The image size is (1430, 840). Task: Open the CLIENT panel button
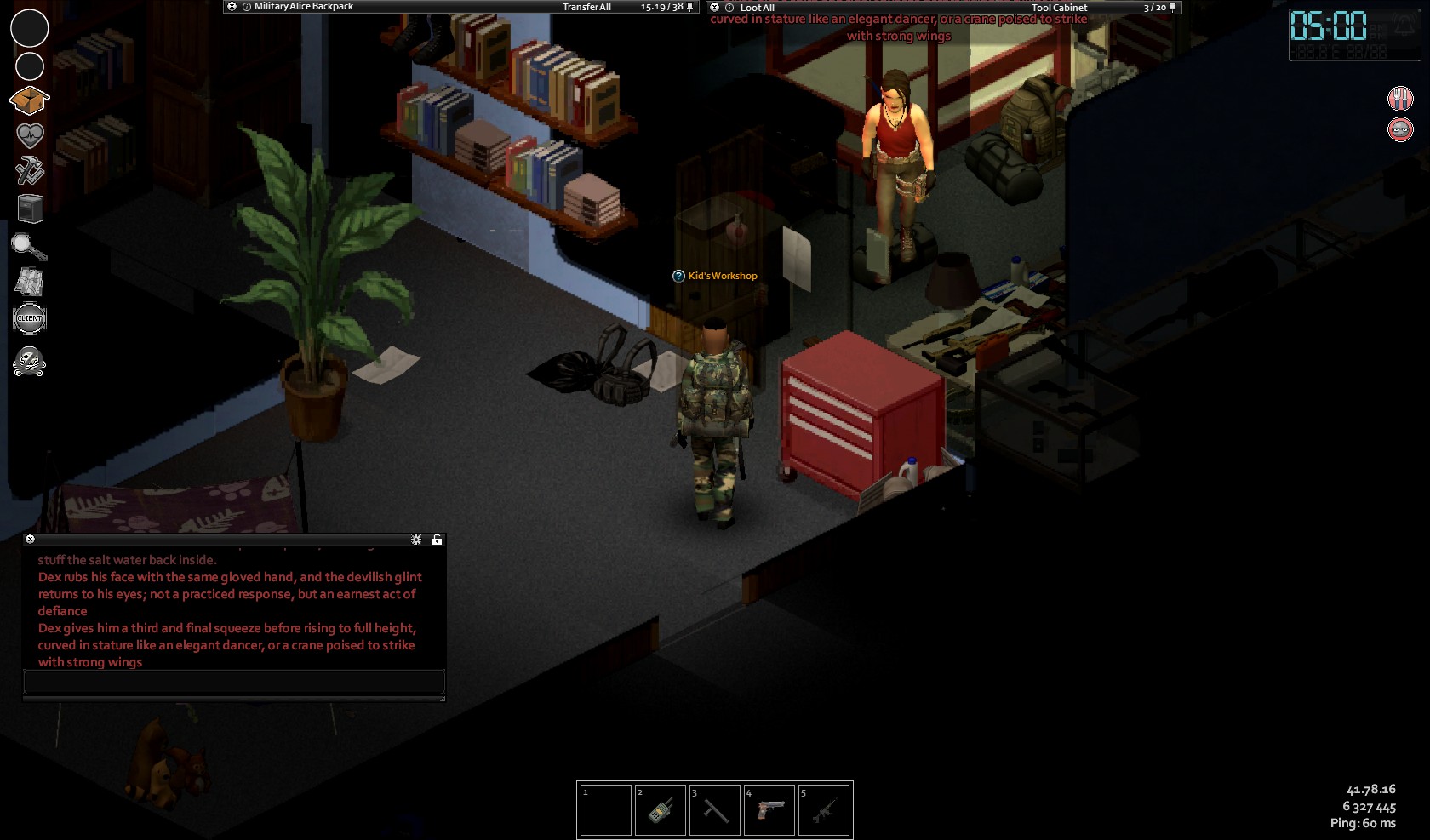(x=30, y=318)
